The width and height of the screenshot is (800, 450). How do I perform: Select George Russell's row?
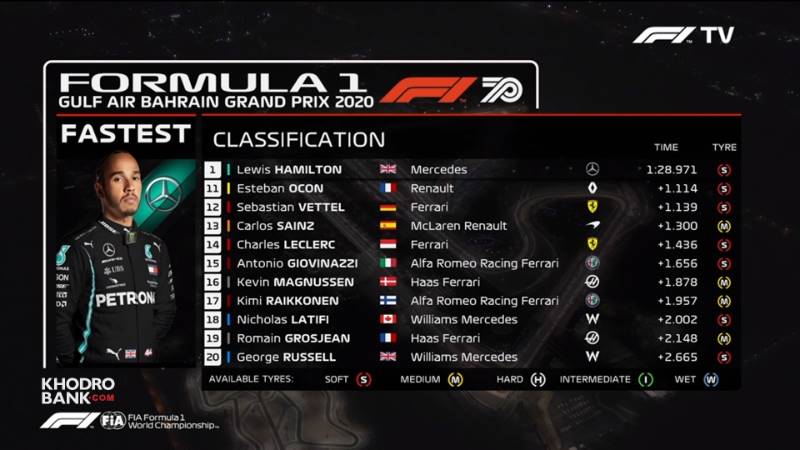pos(470,357)
